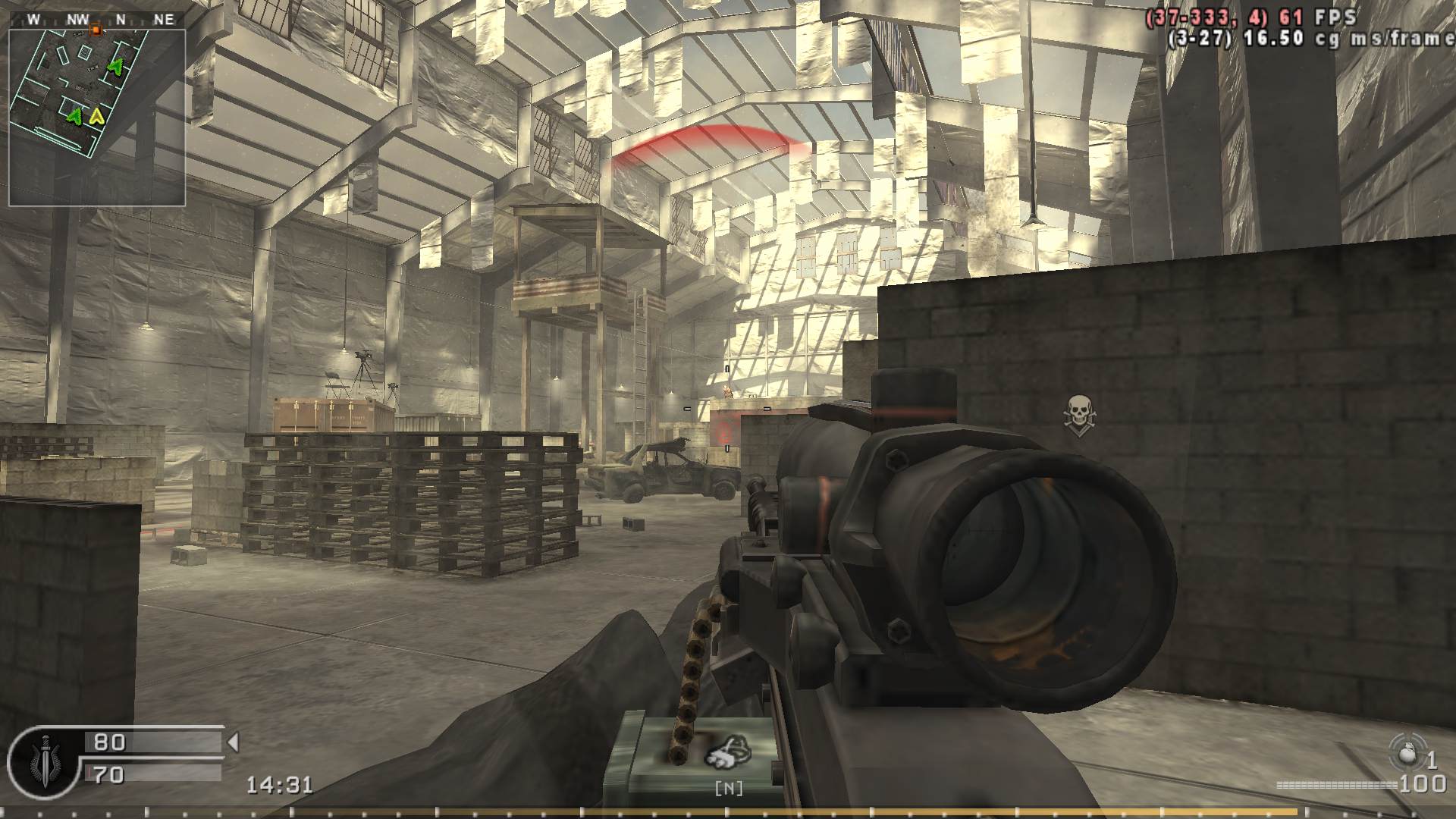Click the orange objective dot on the minimap
This screenshot has height=819, width=1456.
click(x=96, y=30)
